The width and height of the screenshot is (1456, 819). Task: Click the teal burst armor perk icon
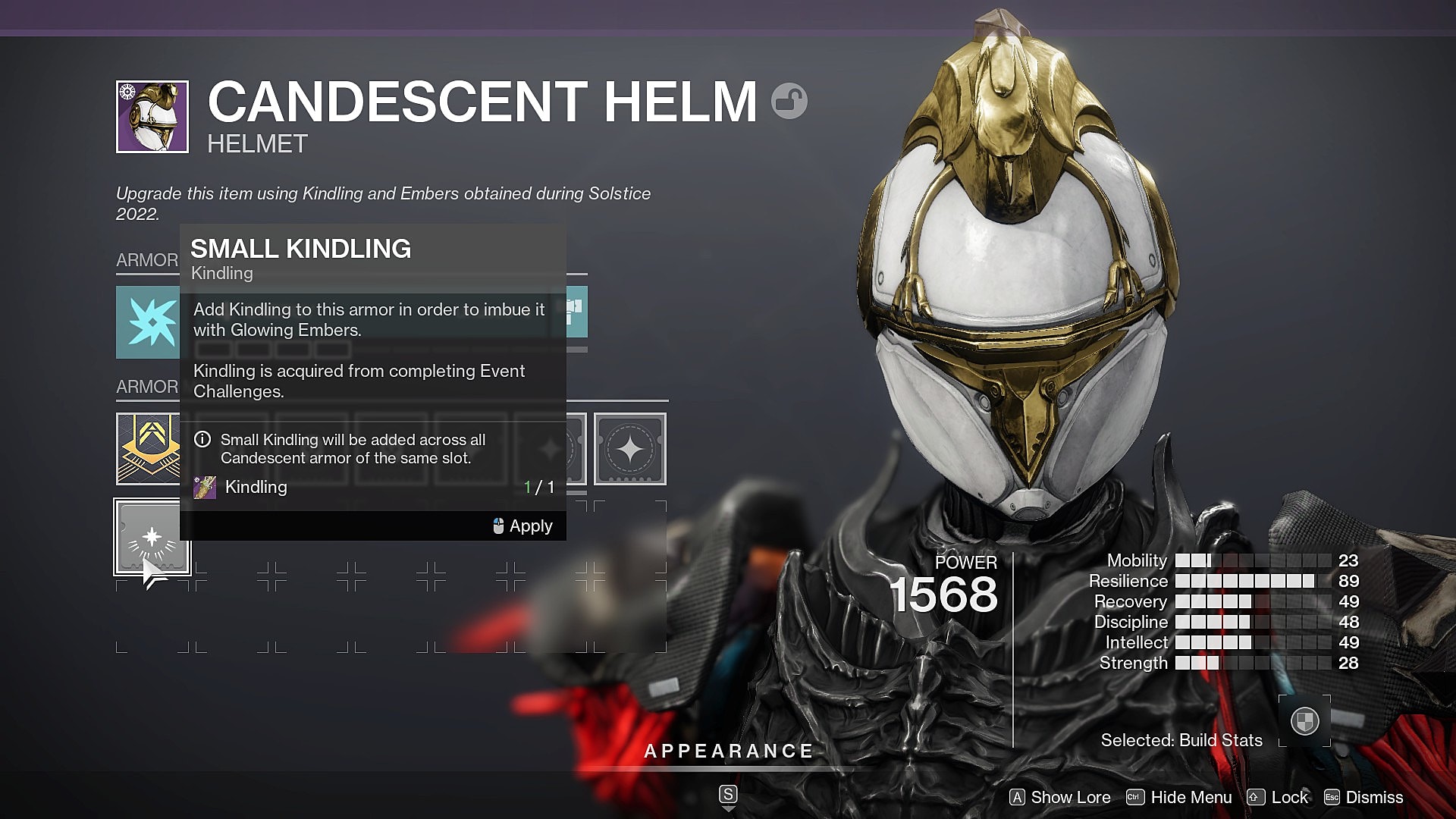pyautogui.click(x=148, y=322)
